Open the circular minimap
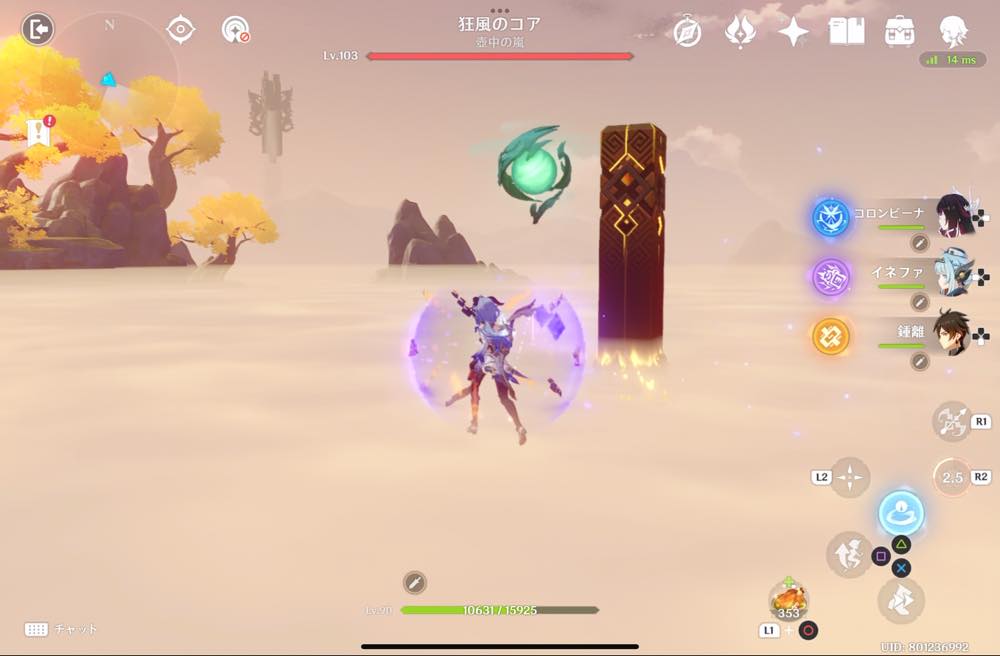This screenshot has width=1000, height=656. pos(110,75)
